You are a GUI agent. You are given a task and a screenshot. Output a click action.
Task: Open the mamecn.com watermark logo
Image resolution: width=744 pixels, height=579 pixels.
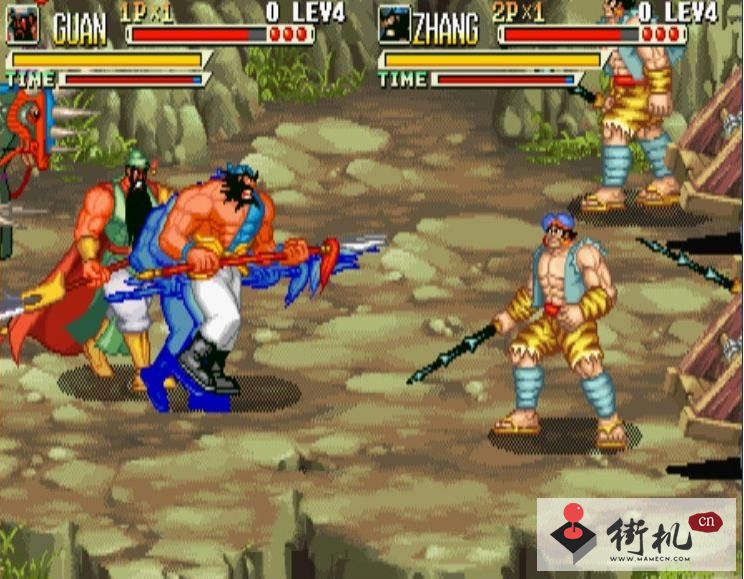tap(636, 534)
